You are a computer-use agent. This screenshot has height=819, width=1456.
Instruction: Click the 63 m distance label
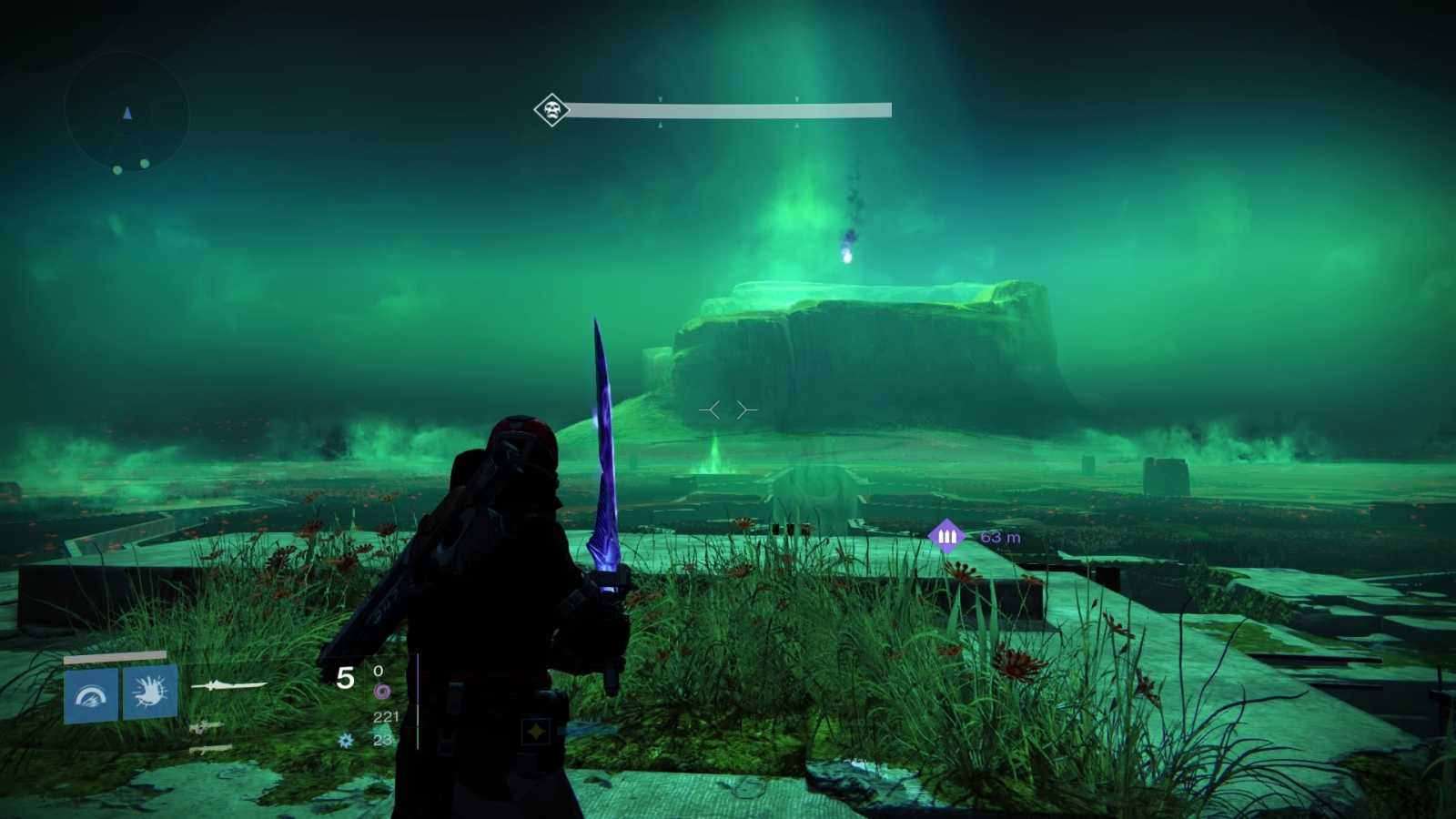[999, 536]
